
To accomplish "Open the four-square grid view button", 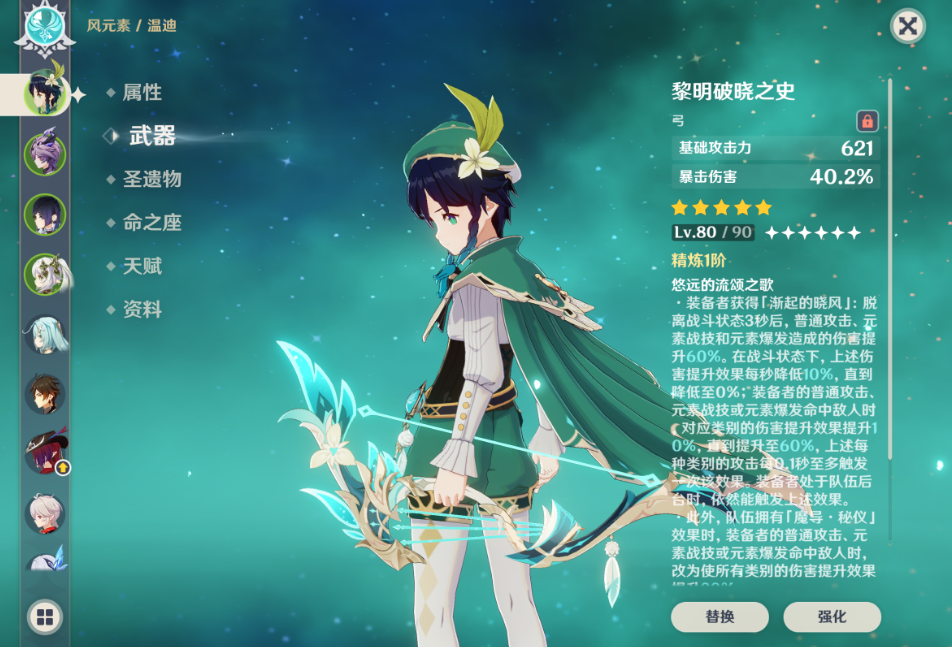I will coord(45,617).
